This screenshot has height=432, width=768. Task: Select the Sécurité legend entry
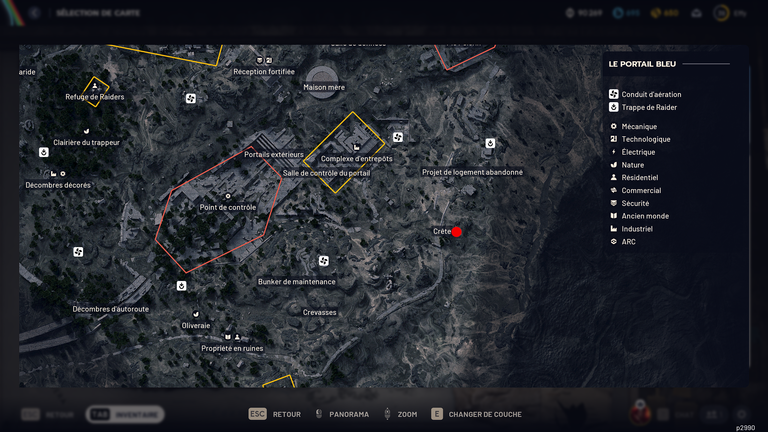(635, 203)
